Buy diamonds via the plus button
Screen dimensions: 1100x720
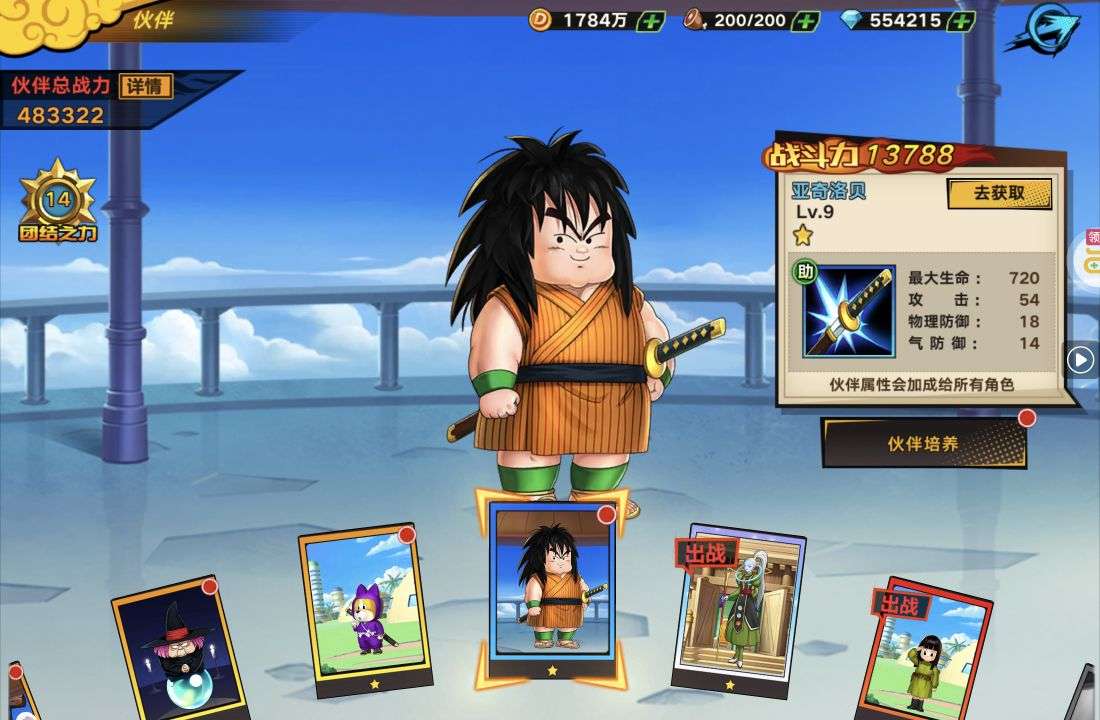tap(960, 20)
